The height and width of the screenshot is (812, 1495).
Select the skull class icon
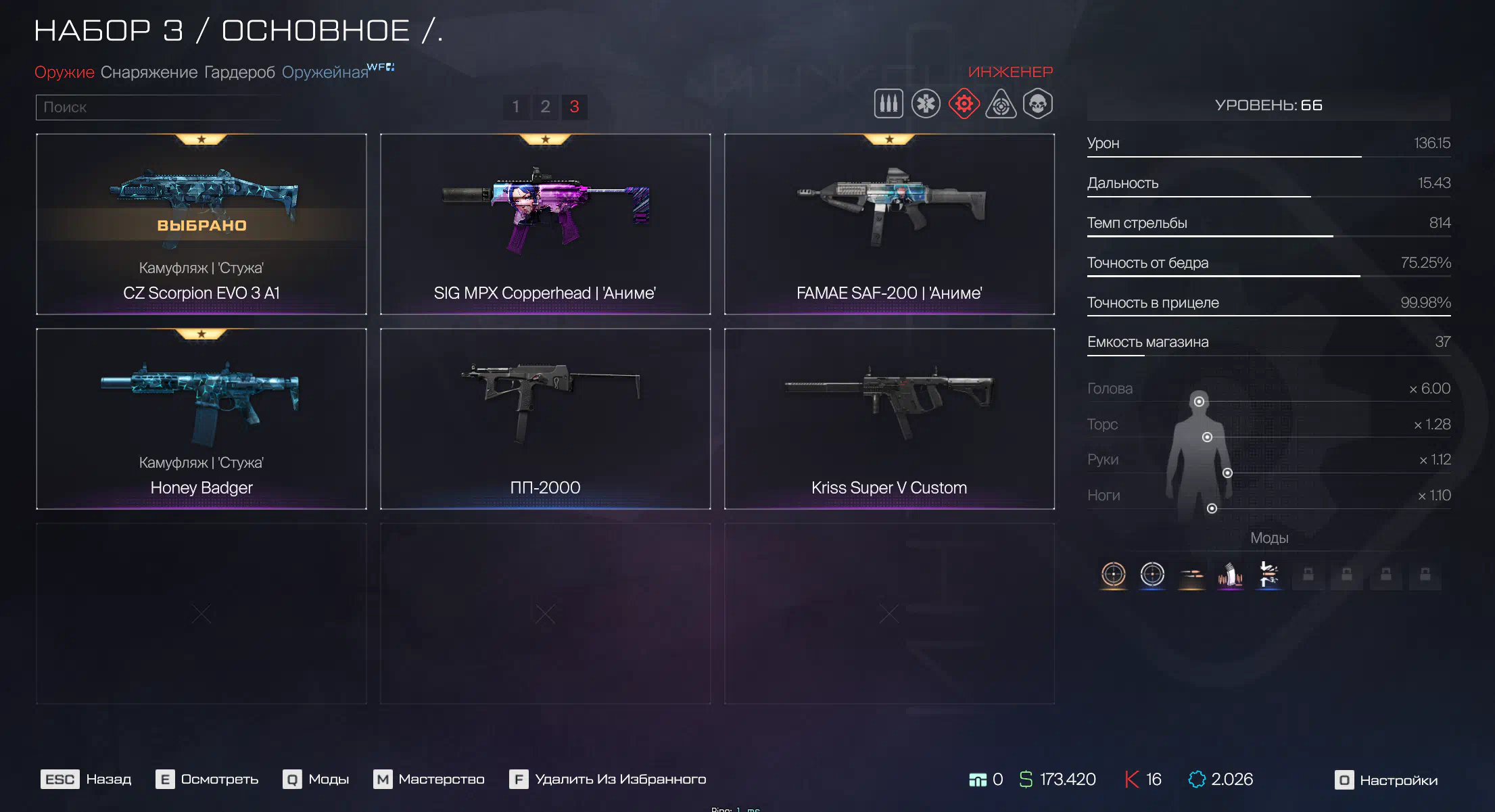coord(1038,104)
